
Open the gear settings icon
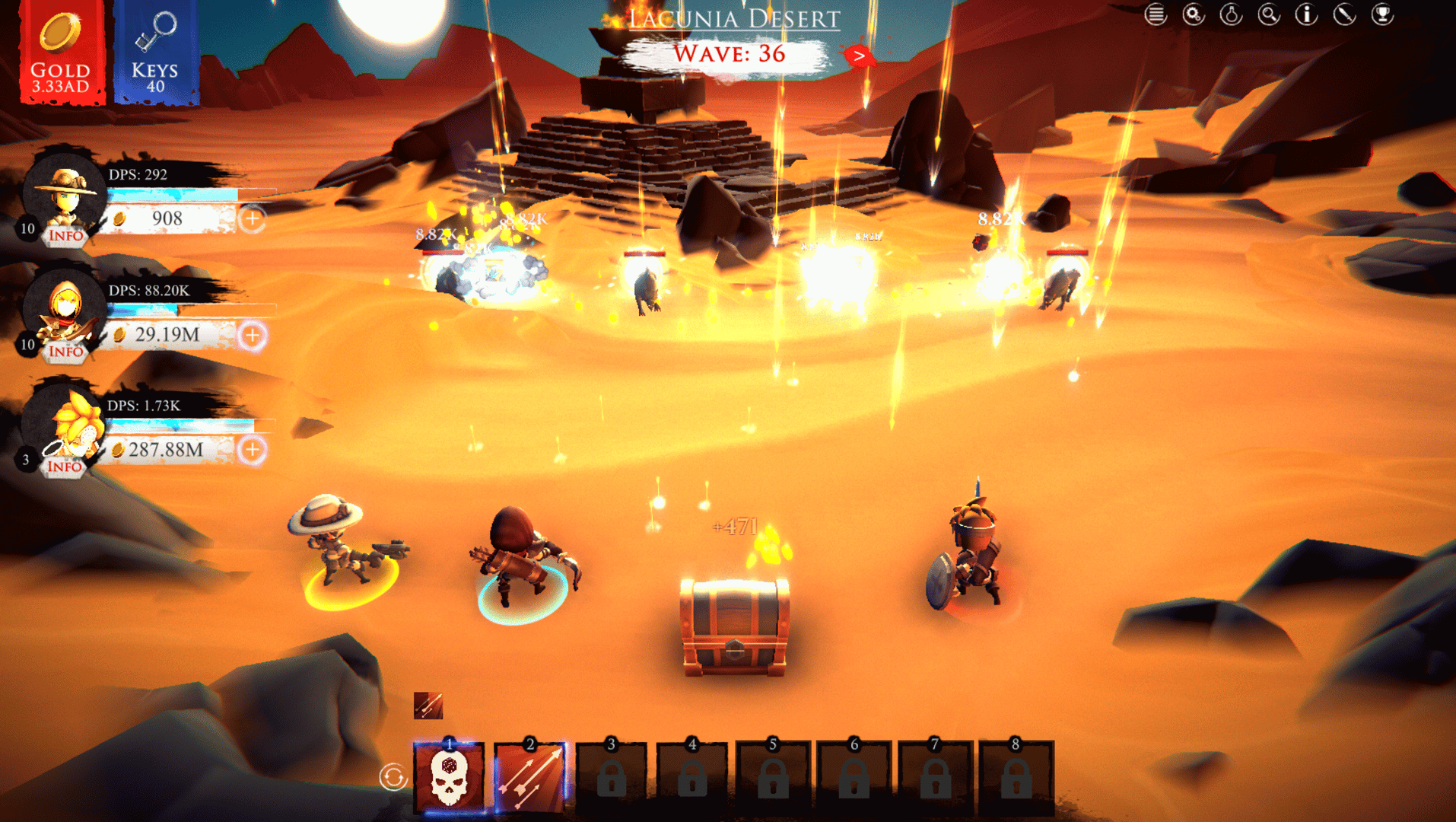tap(1194, 14)
